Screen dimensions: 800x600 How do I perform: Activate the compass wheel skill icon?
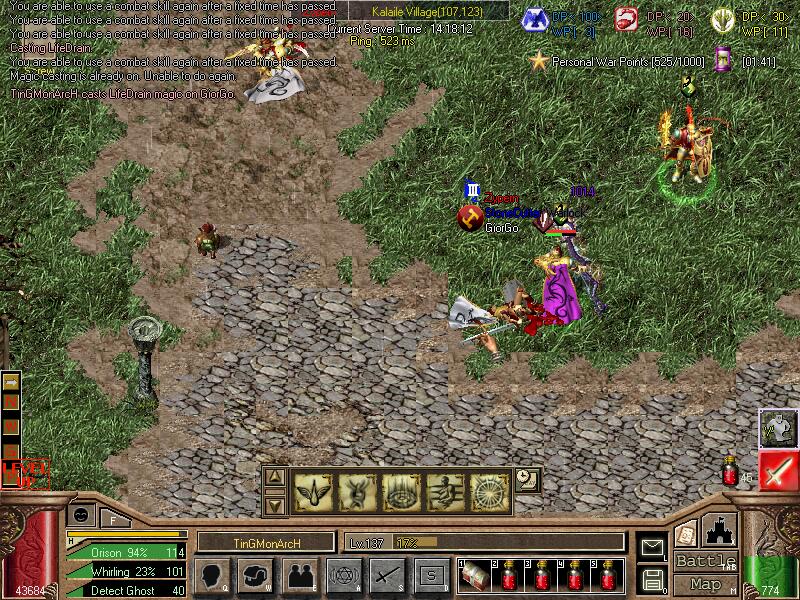[490, 491]
